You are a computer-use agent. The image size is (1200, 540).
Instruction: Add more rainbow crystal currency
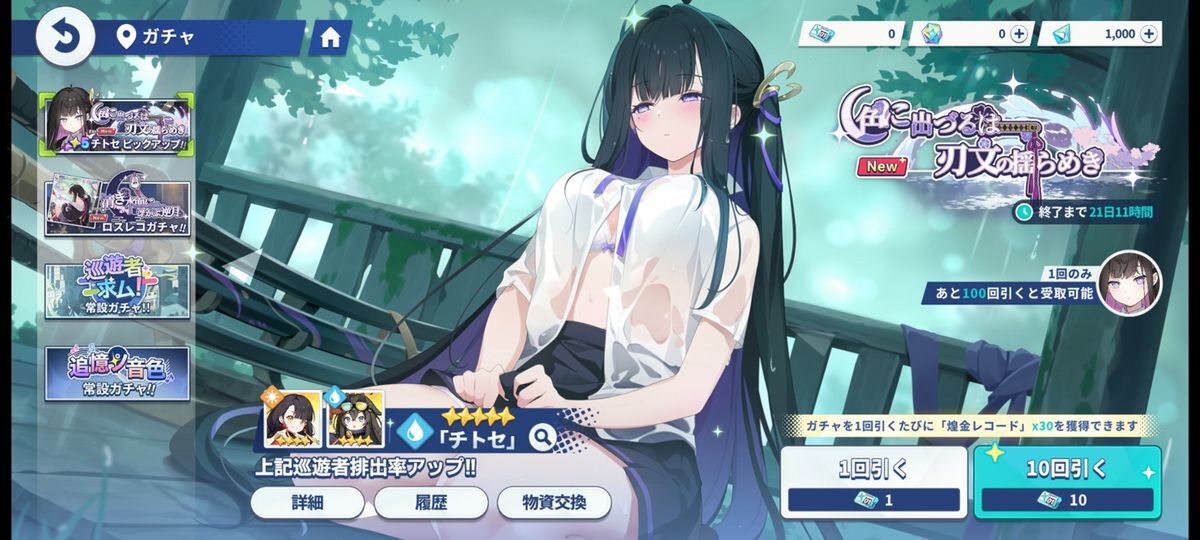click(1019, 34)
